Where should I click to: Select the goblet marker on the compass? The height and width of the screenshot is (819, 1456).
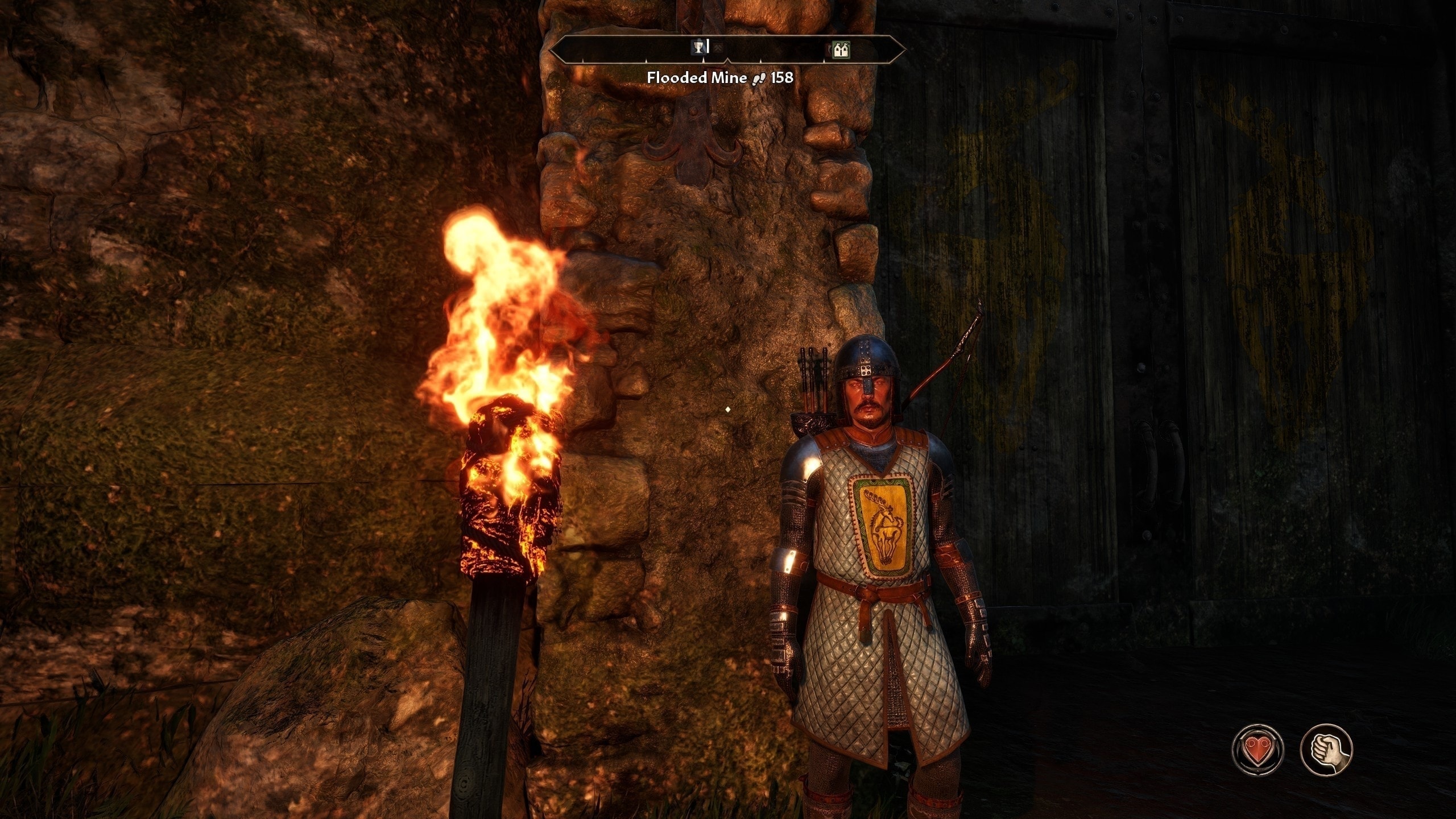point(698,47)
